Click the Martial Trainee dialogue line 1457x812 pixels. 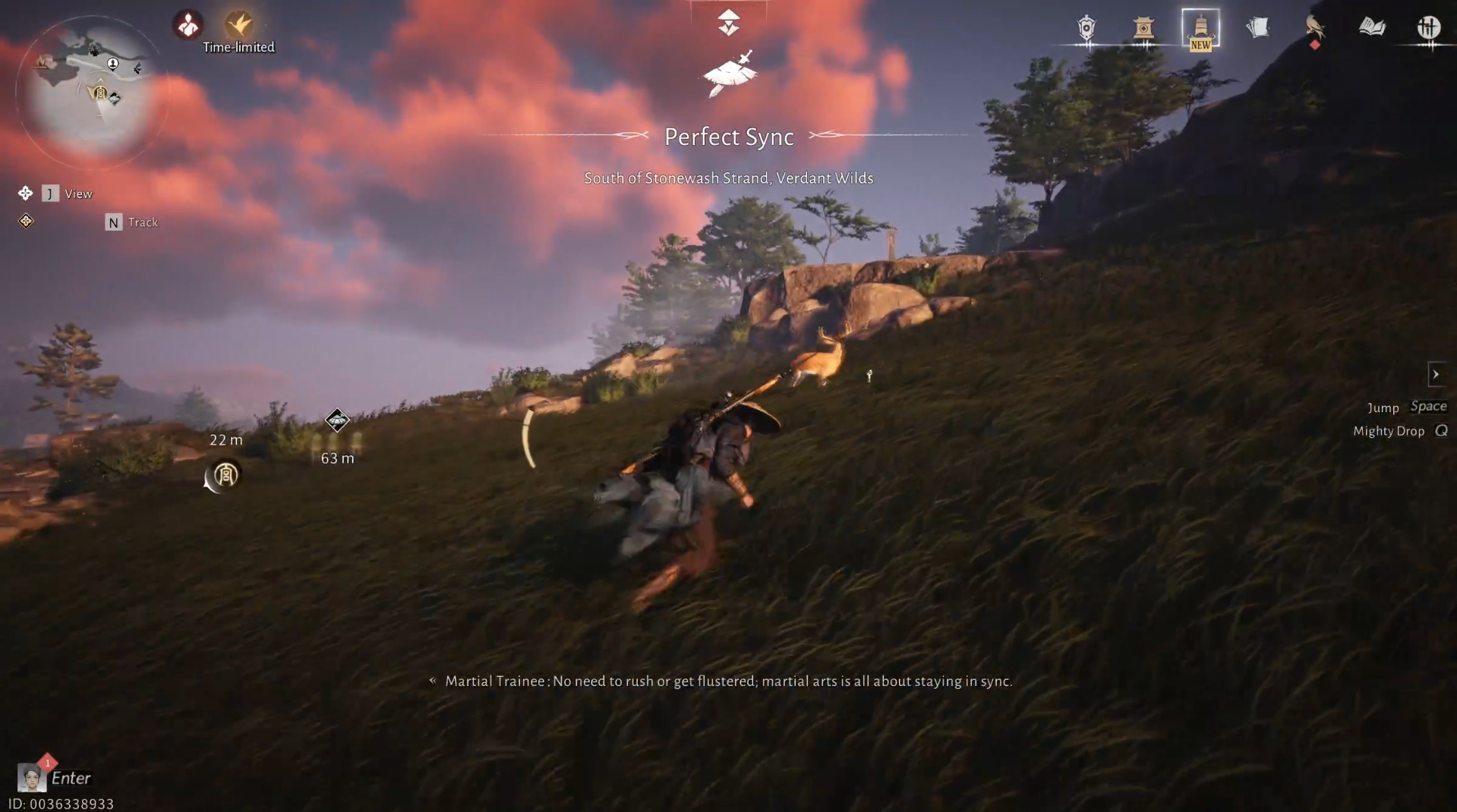click(728, 681)
